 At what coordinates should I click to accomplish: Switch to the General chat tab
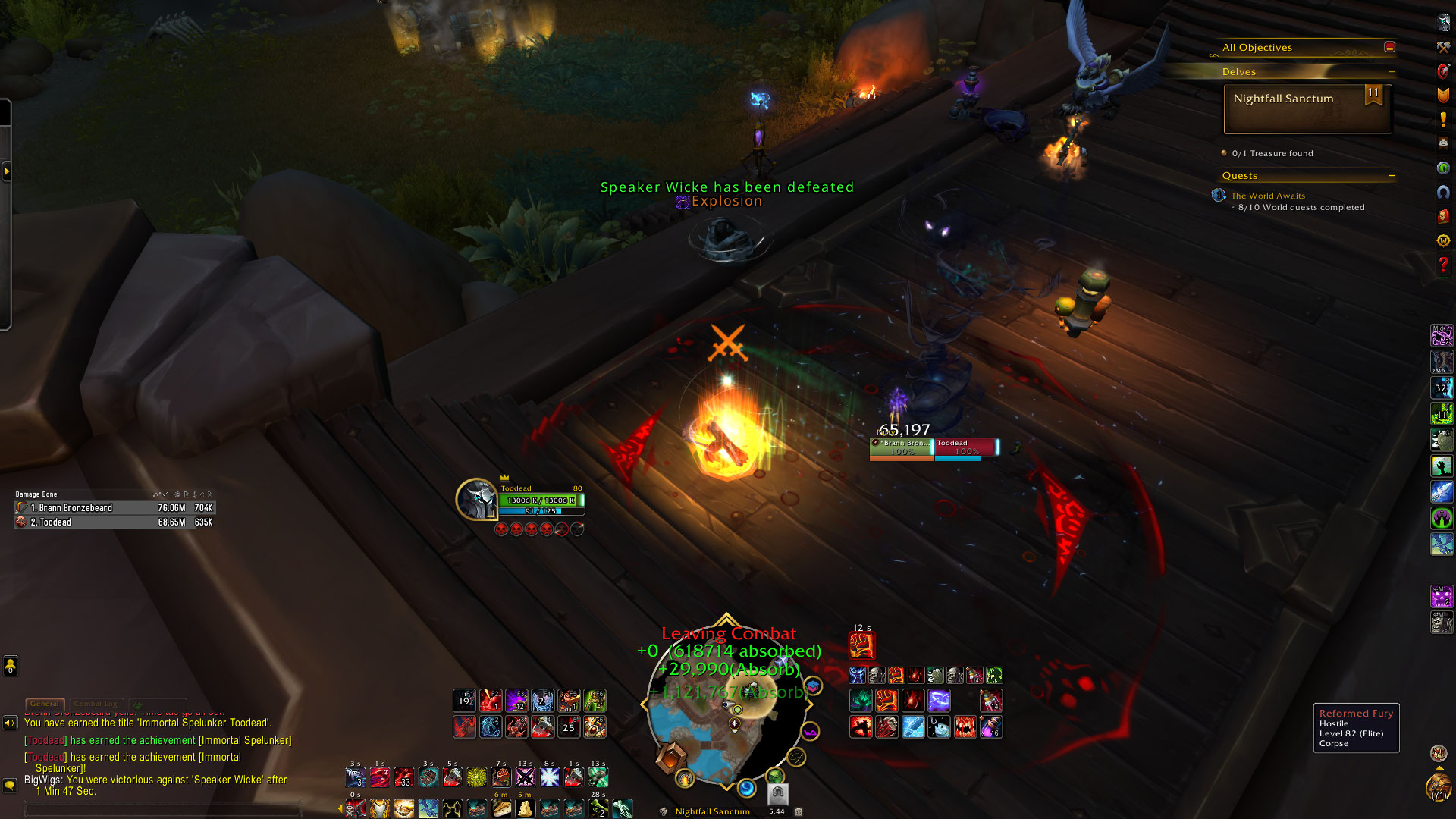tap(45, 704)
